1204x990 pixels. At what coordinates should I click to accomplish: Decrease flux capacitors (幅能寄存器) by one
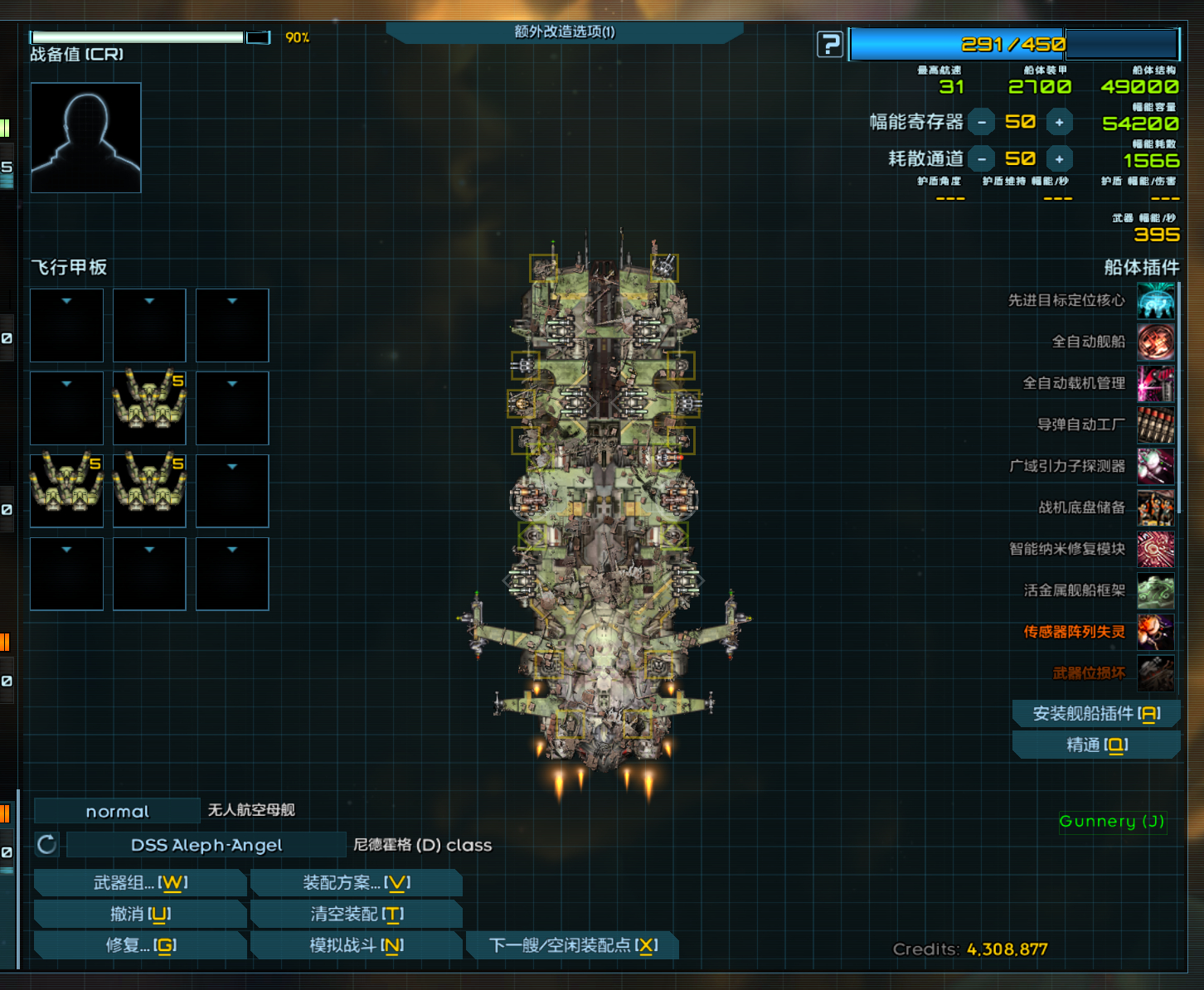pos(982,123)
